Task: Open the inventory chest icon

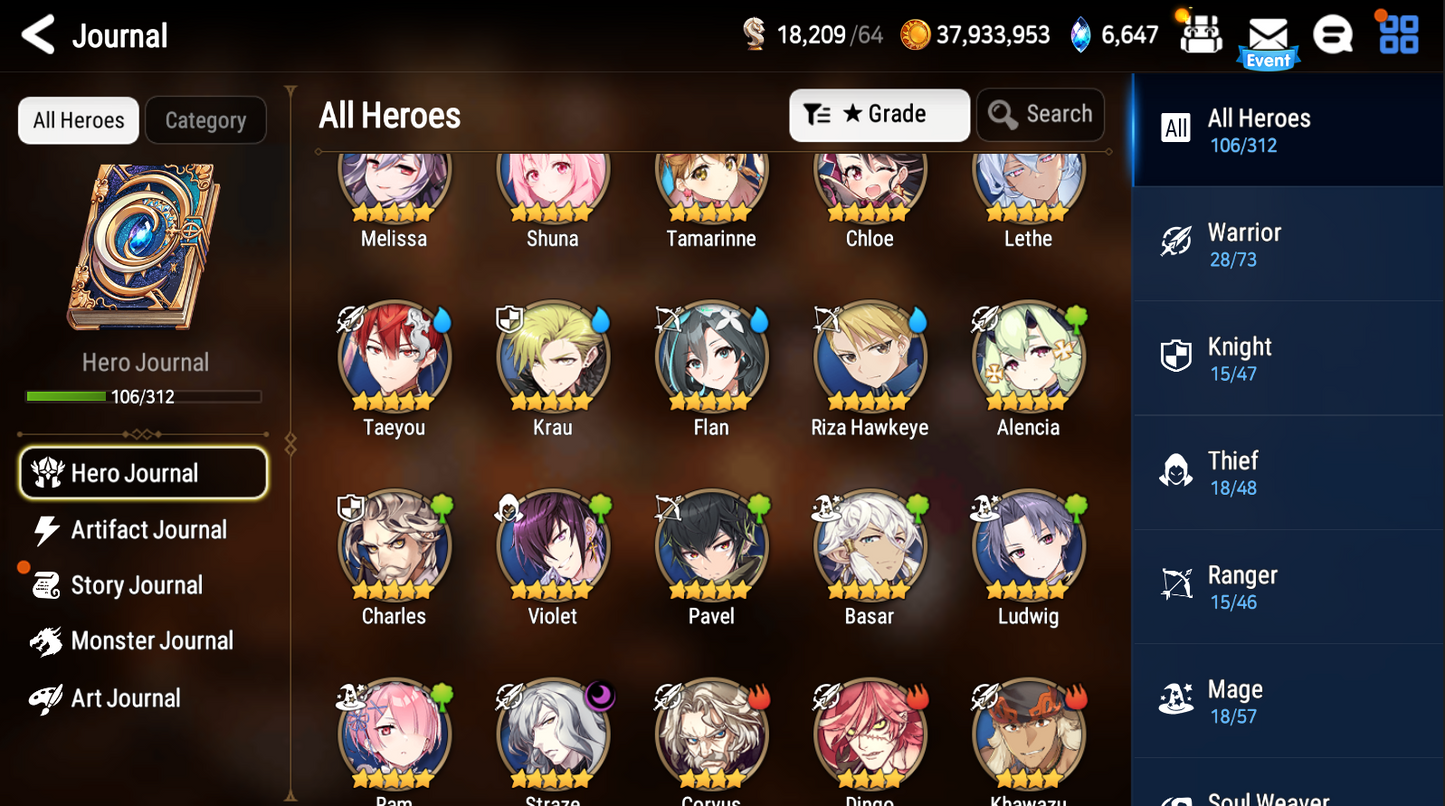Action: 1201,33
